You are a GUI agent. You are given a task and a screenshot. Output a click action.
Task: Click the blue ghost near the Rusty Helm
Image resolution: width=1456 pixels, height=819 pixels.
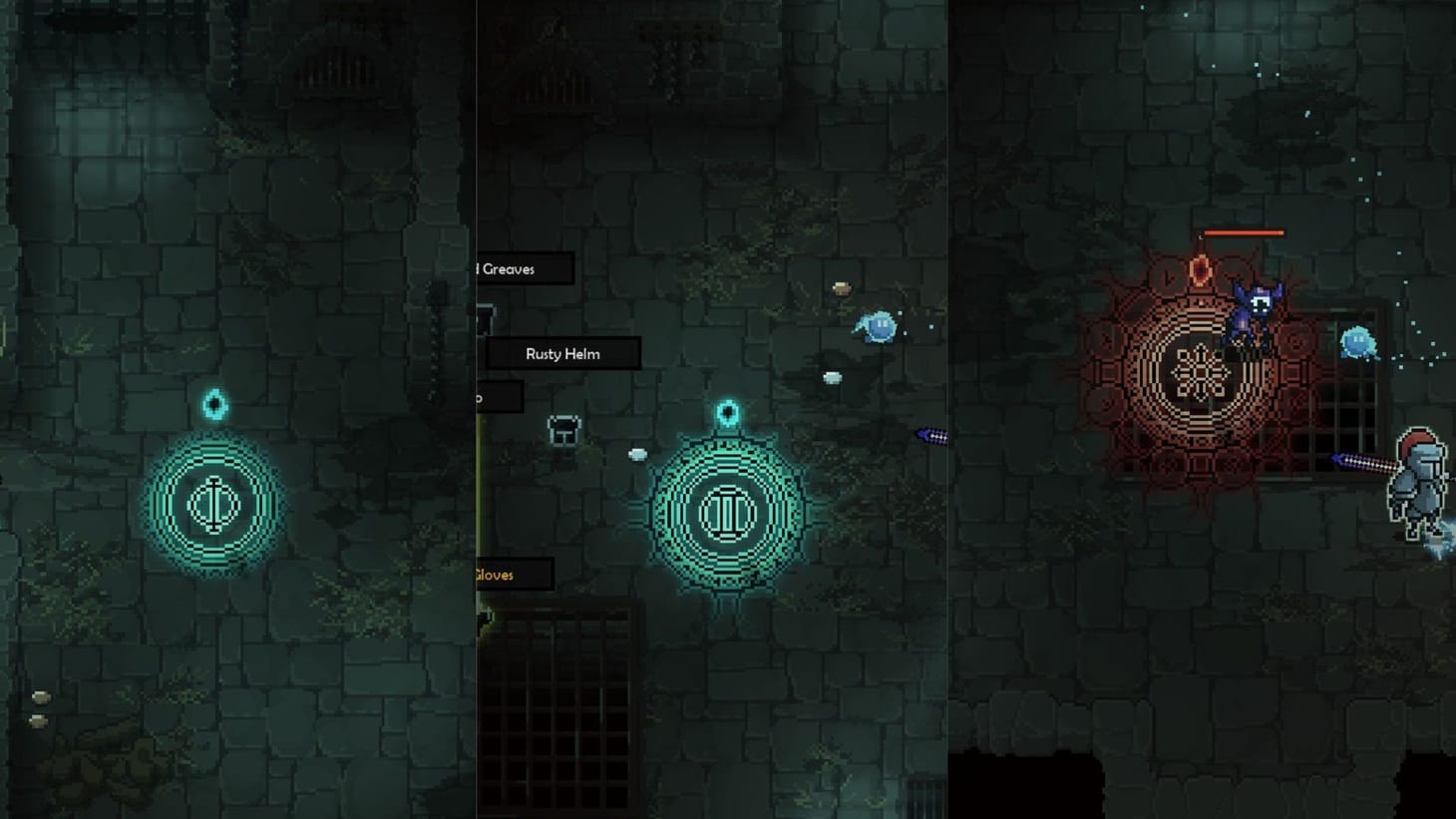coord(876,328)
